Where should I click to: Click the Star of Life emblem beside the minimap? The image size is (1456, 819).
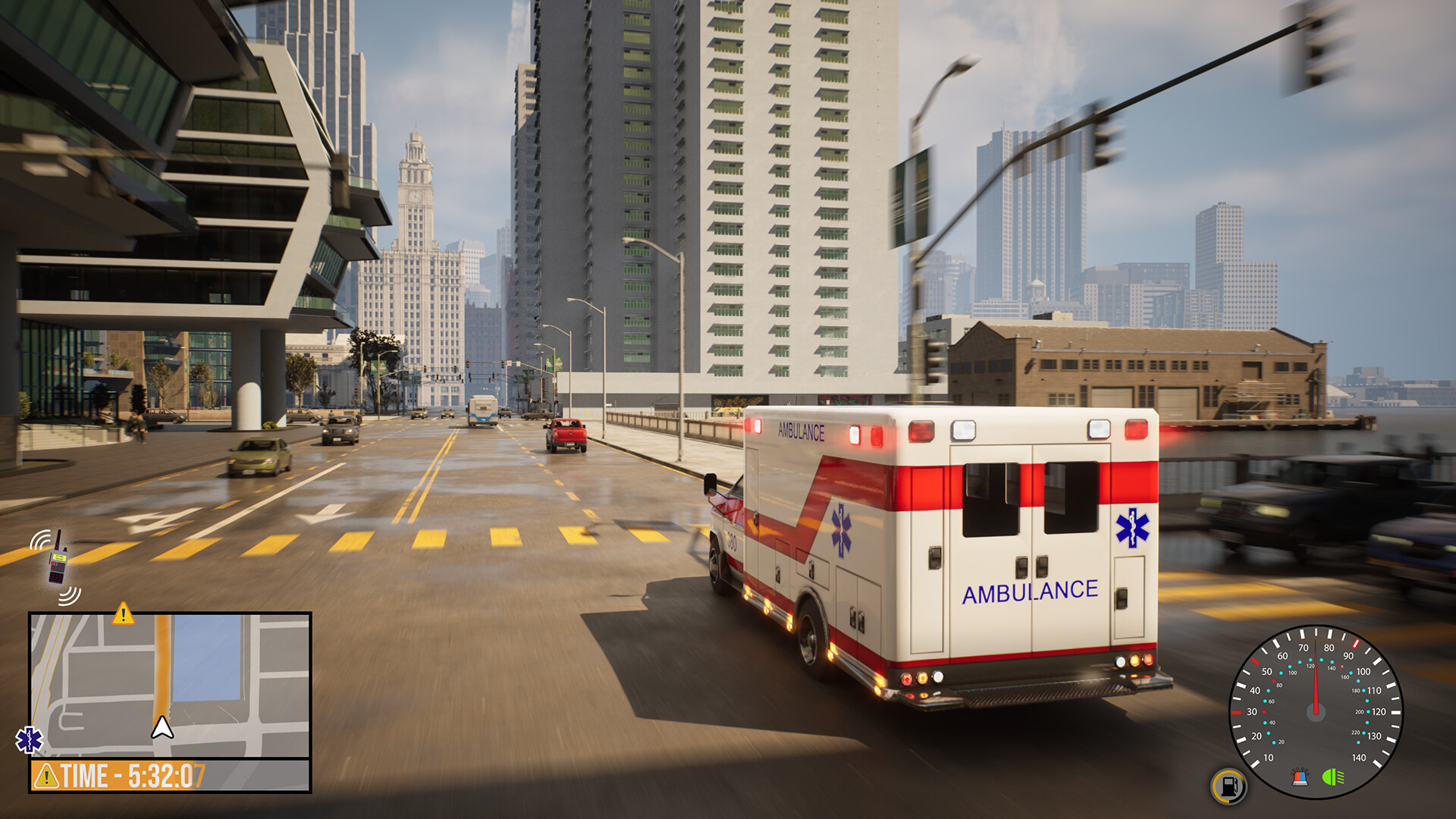point(29,739)
